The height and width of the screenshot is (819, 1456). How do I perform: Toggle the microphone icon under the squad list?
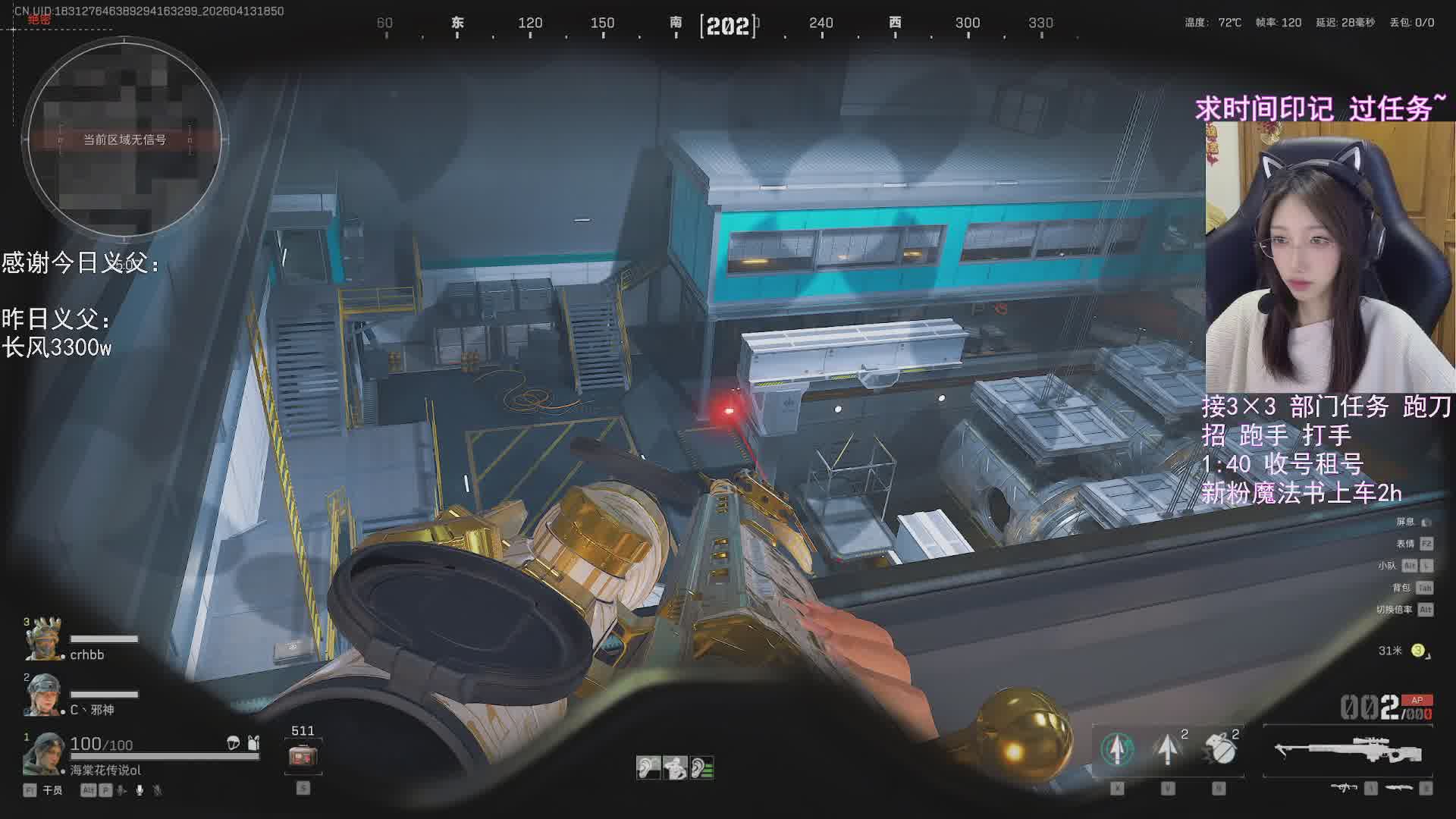point(140,790)
